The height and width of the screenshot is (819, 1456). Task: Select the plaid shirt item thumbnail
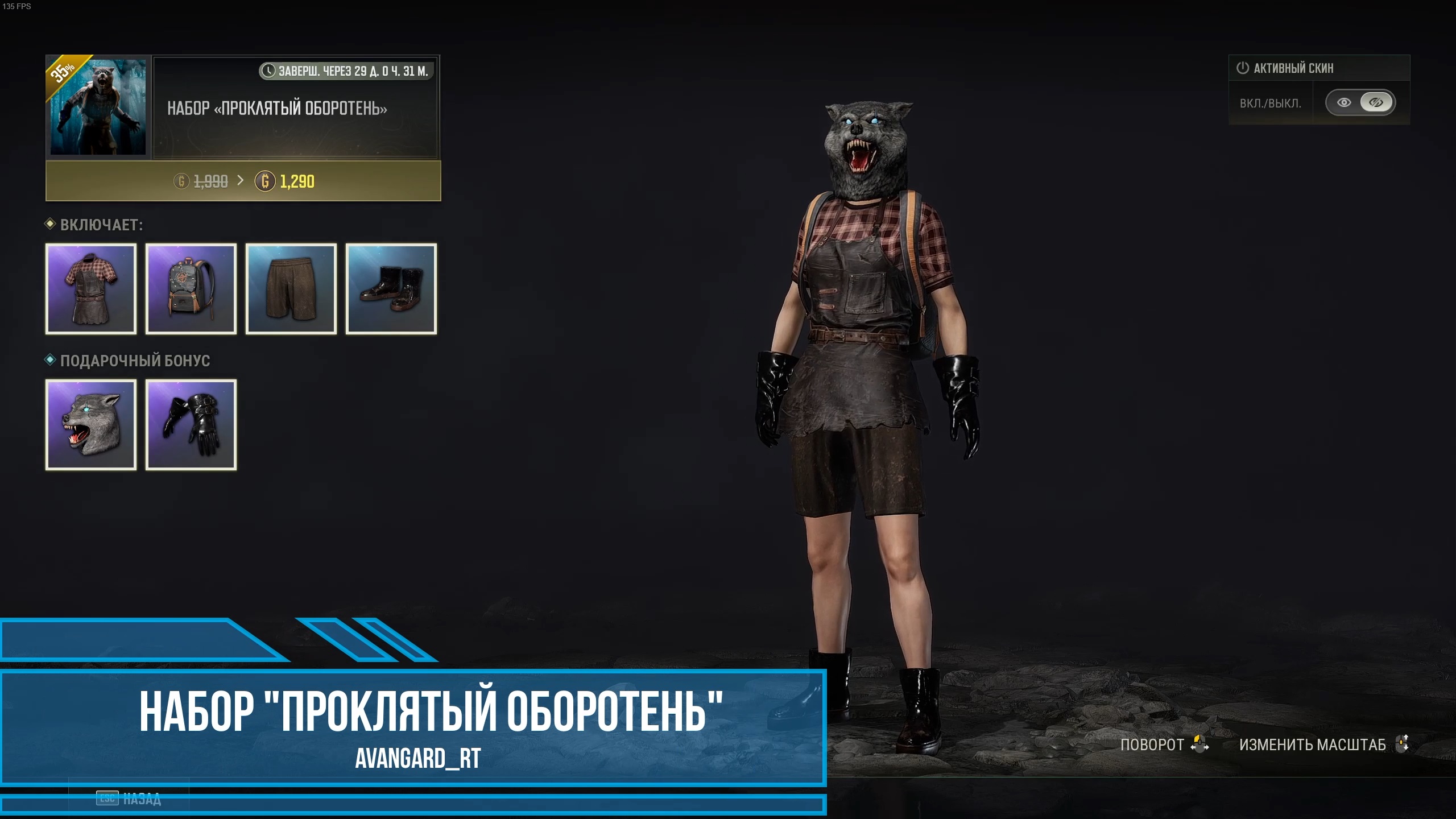click(x=91, y=289)
